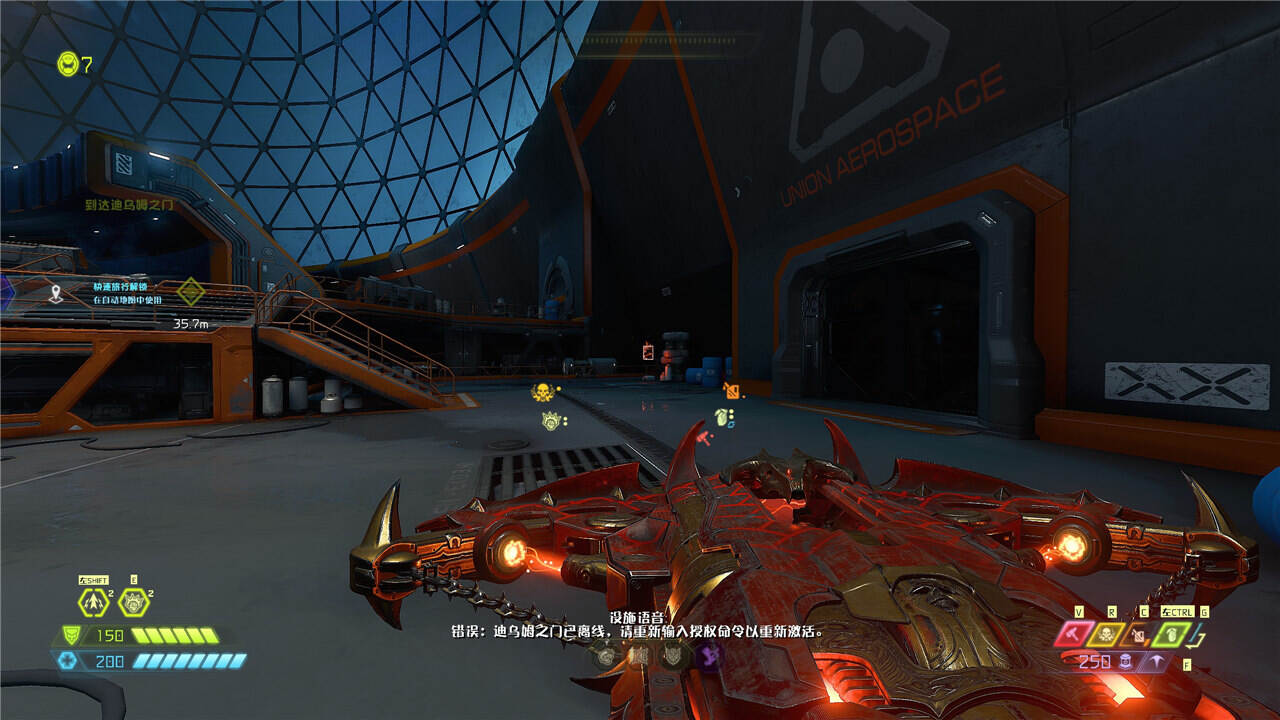Click the mission objective text tracker
The width and height of the screenshot is (1280, 720).
coord(129,205)
